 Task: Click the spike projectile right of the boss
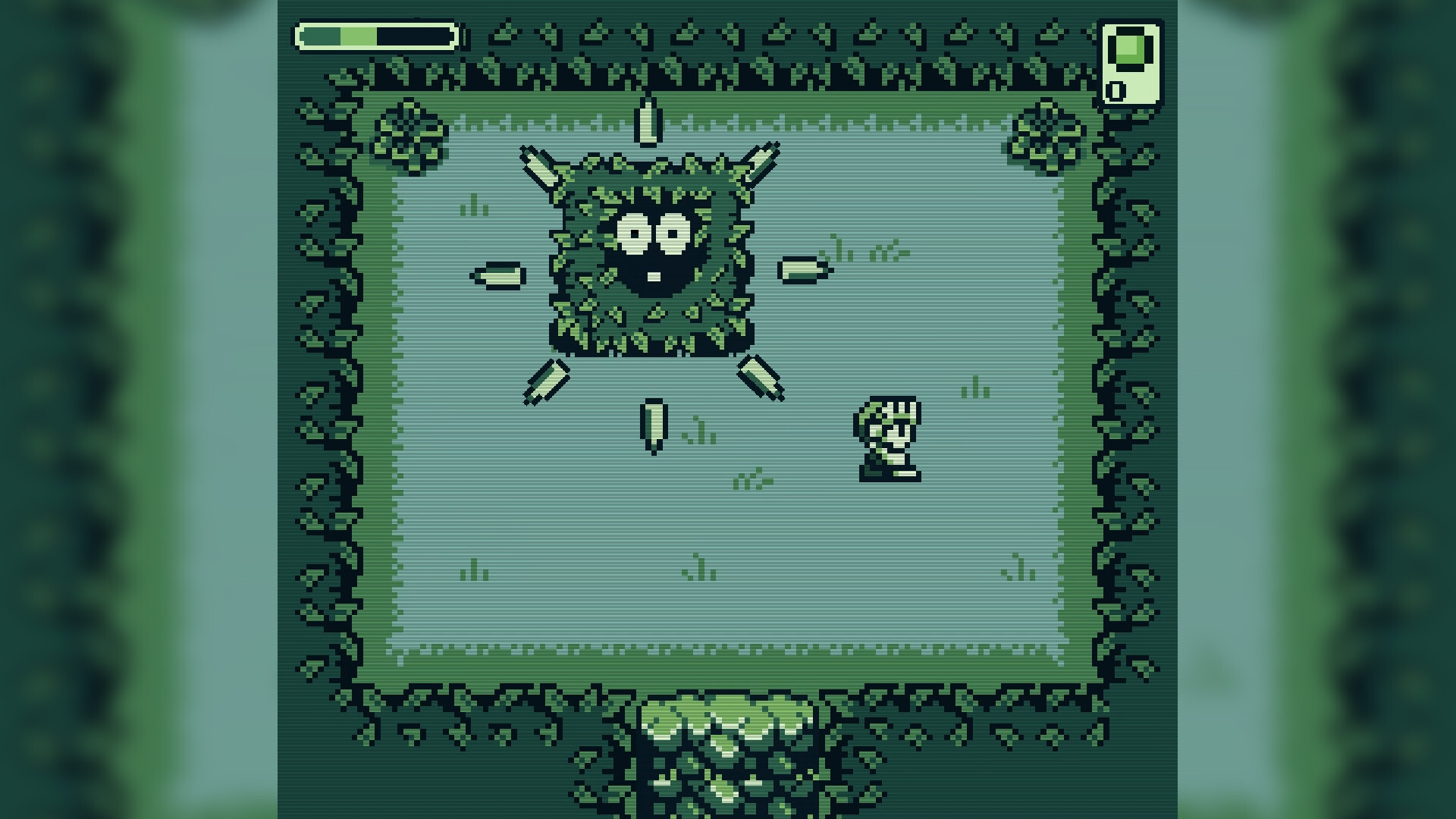[x=802, y=269]
